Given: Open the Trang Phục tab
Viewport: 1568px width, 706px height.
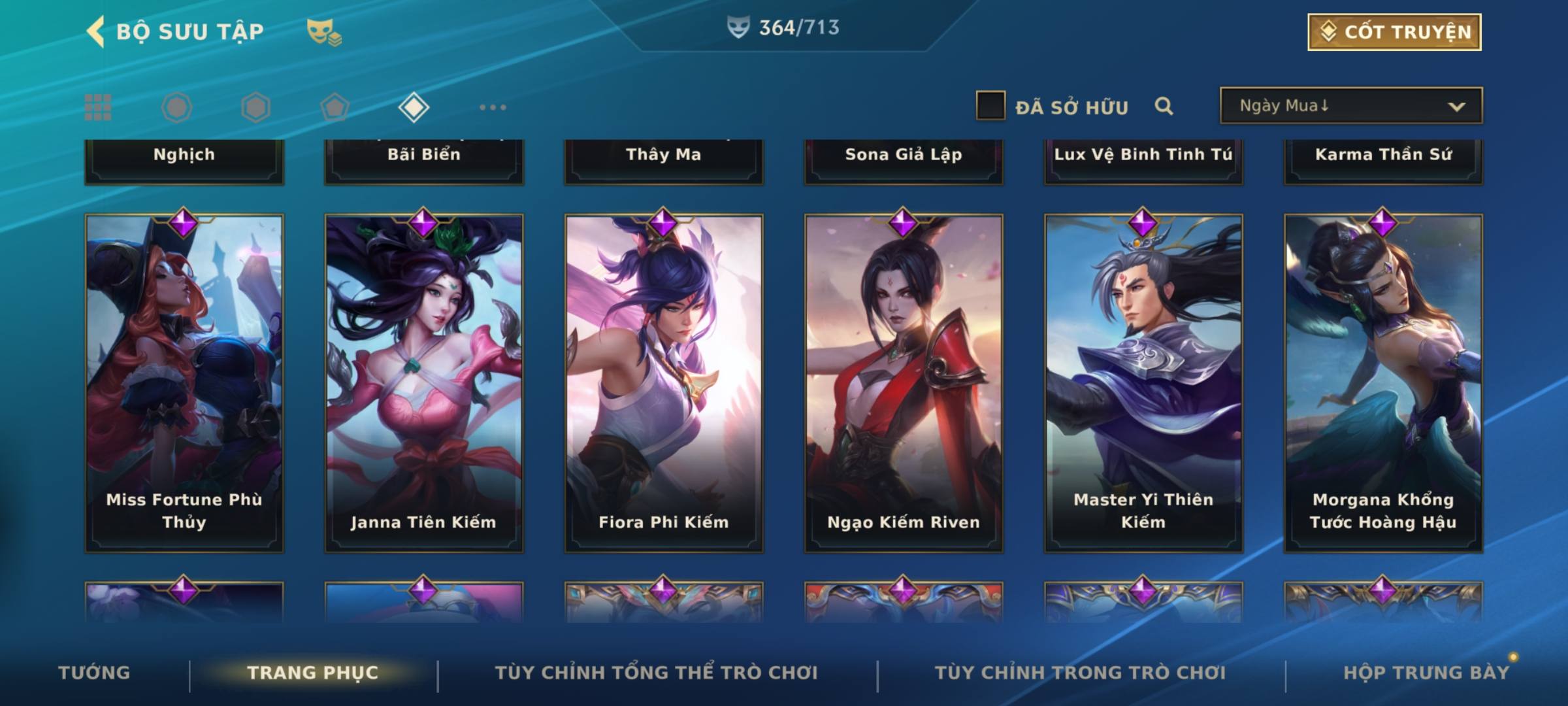Looking at the screenshot, I should tap(313, 673).
